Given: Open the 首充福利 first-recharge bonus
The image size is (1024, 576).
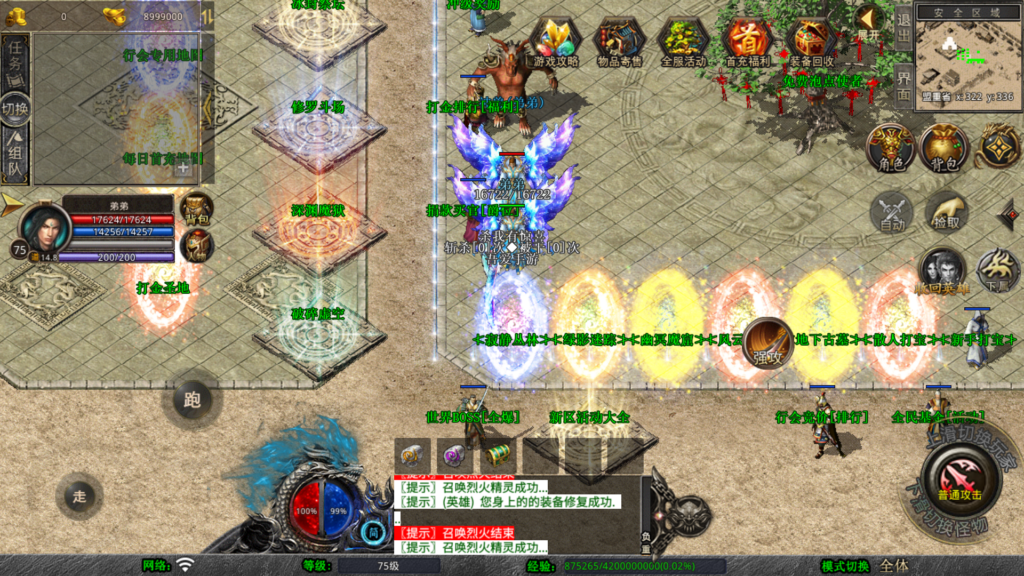Looking at the screenshot, I should [747, 42].
